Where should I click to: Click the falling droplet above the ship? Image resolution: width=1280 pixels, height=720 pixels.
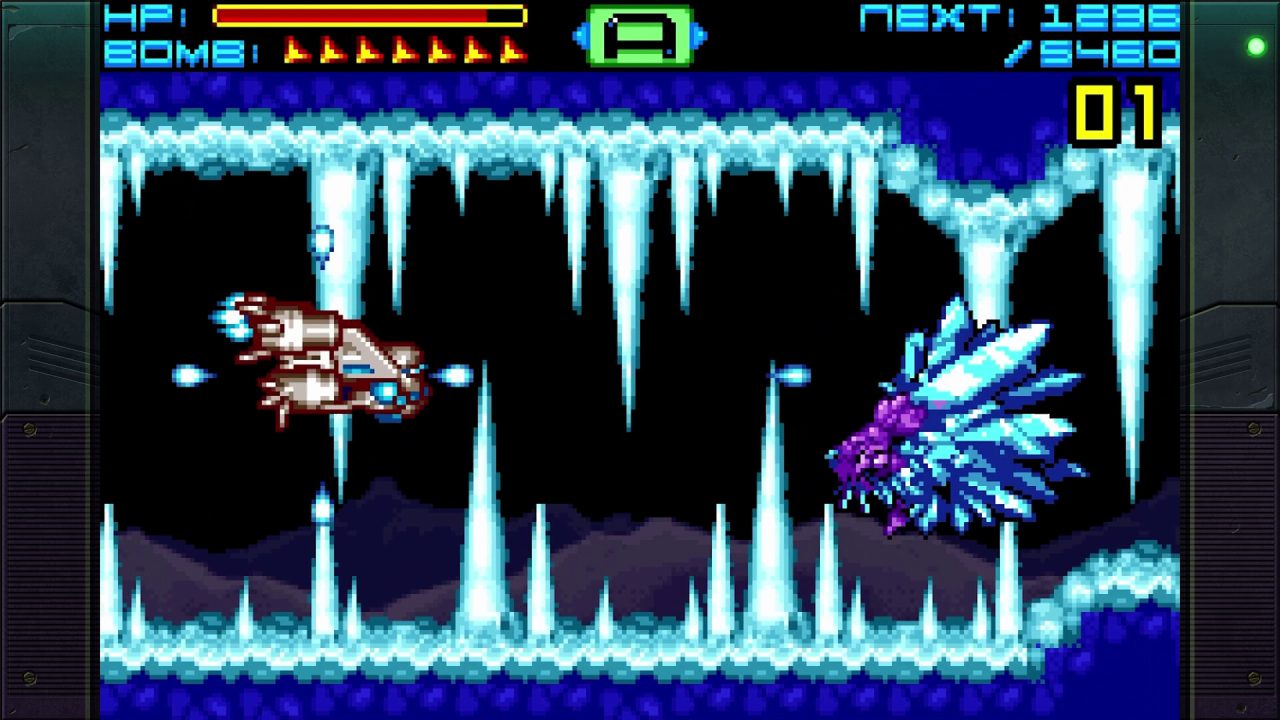(322, 240)
